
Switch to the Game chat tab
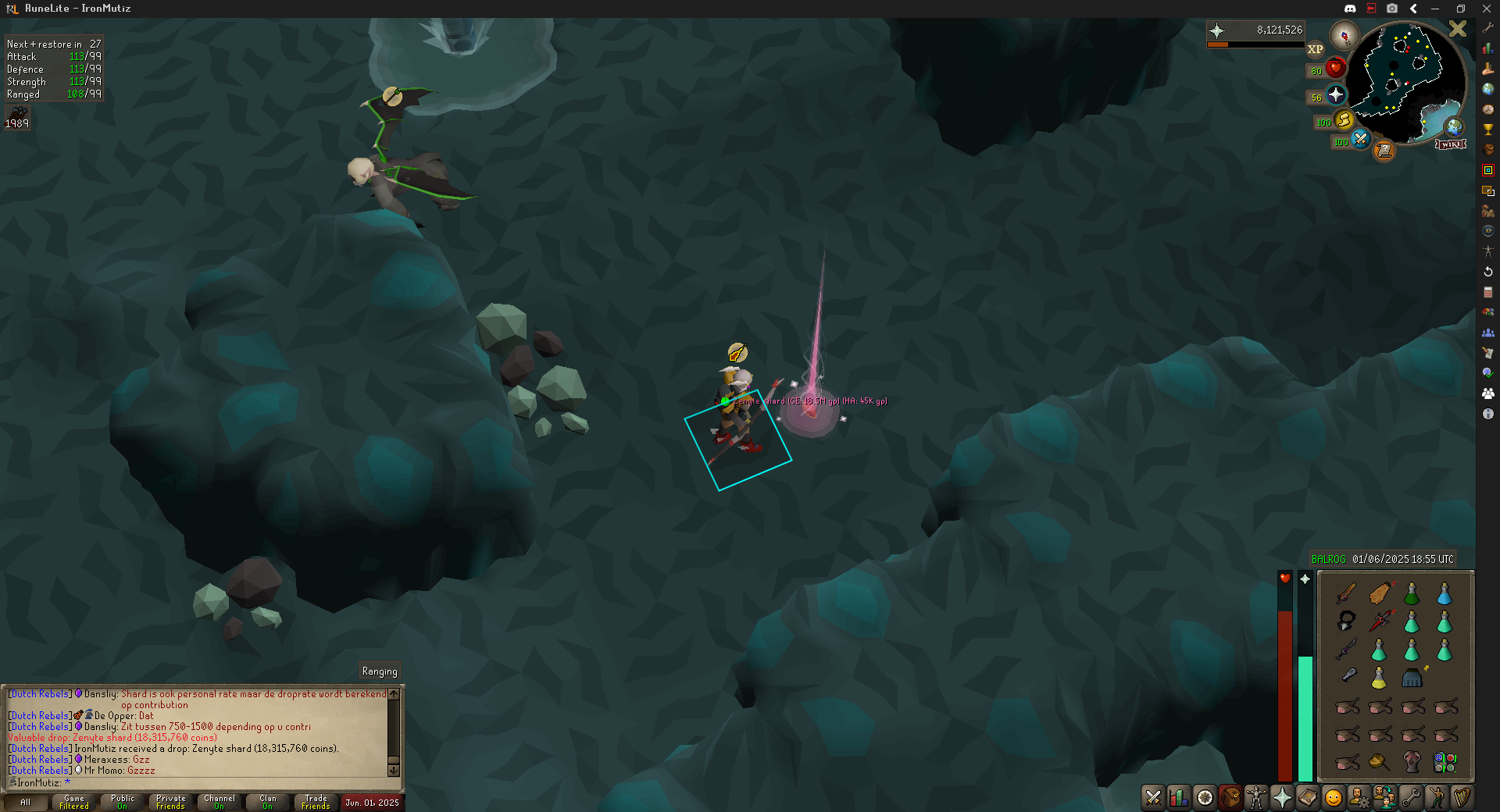[x=74, y=802]
